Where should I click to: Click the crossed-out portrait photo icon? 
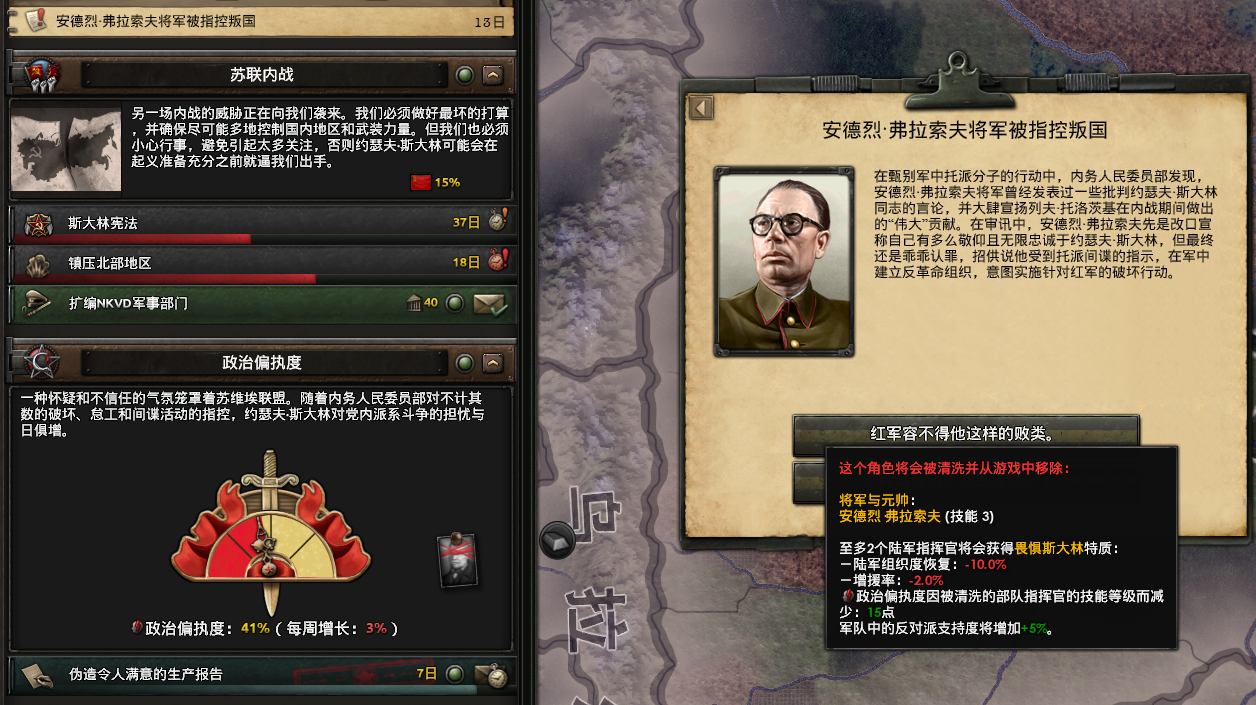(457, 560)
